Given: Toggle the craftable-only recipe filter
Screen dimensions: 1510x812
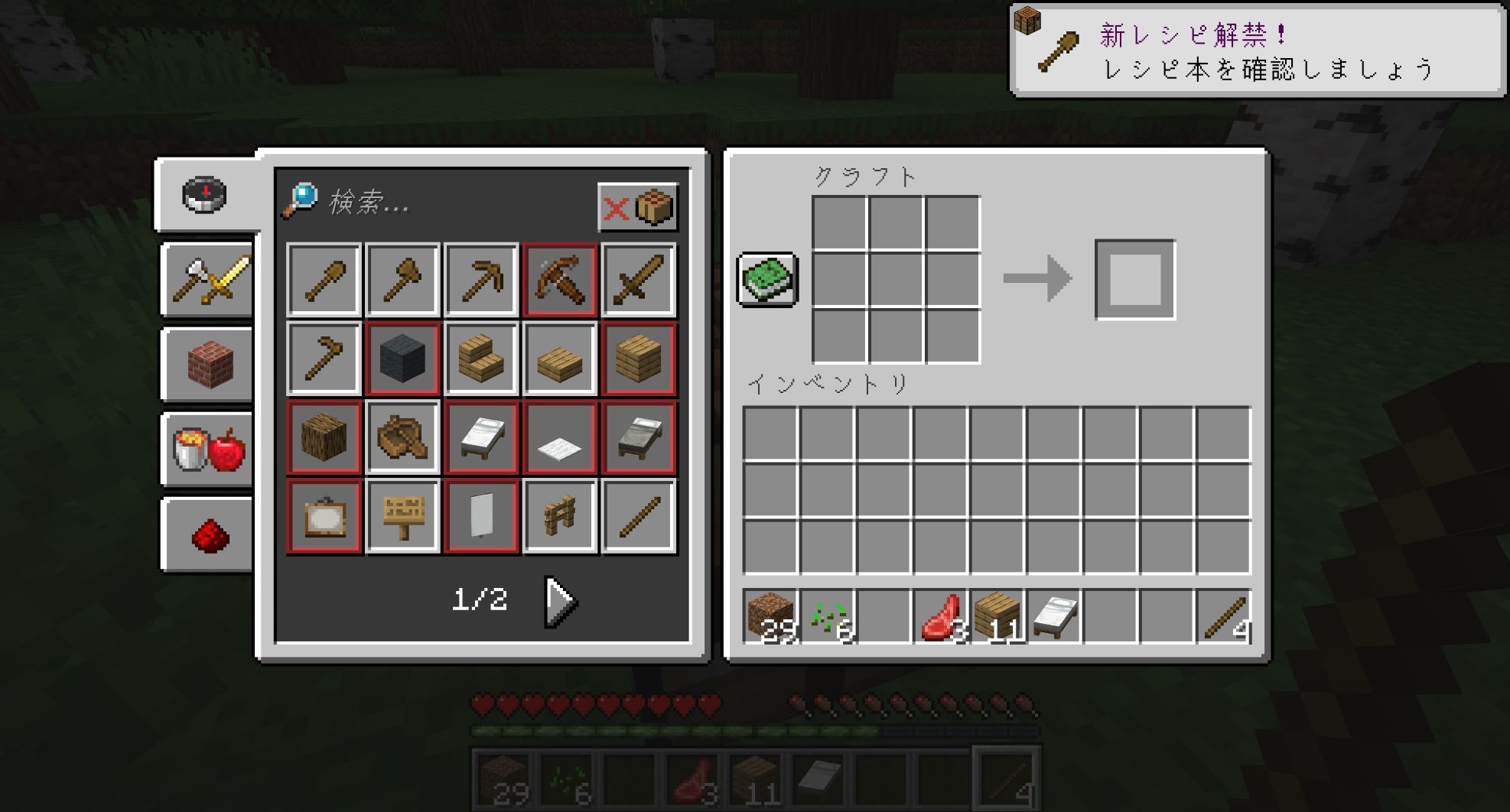Looking at the screenshot, I should click(x=637, y=206).
